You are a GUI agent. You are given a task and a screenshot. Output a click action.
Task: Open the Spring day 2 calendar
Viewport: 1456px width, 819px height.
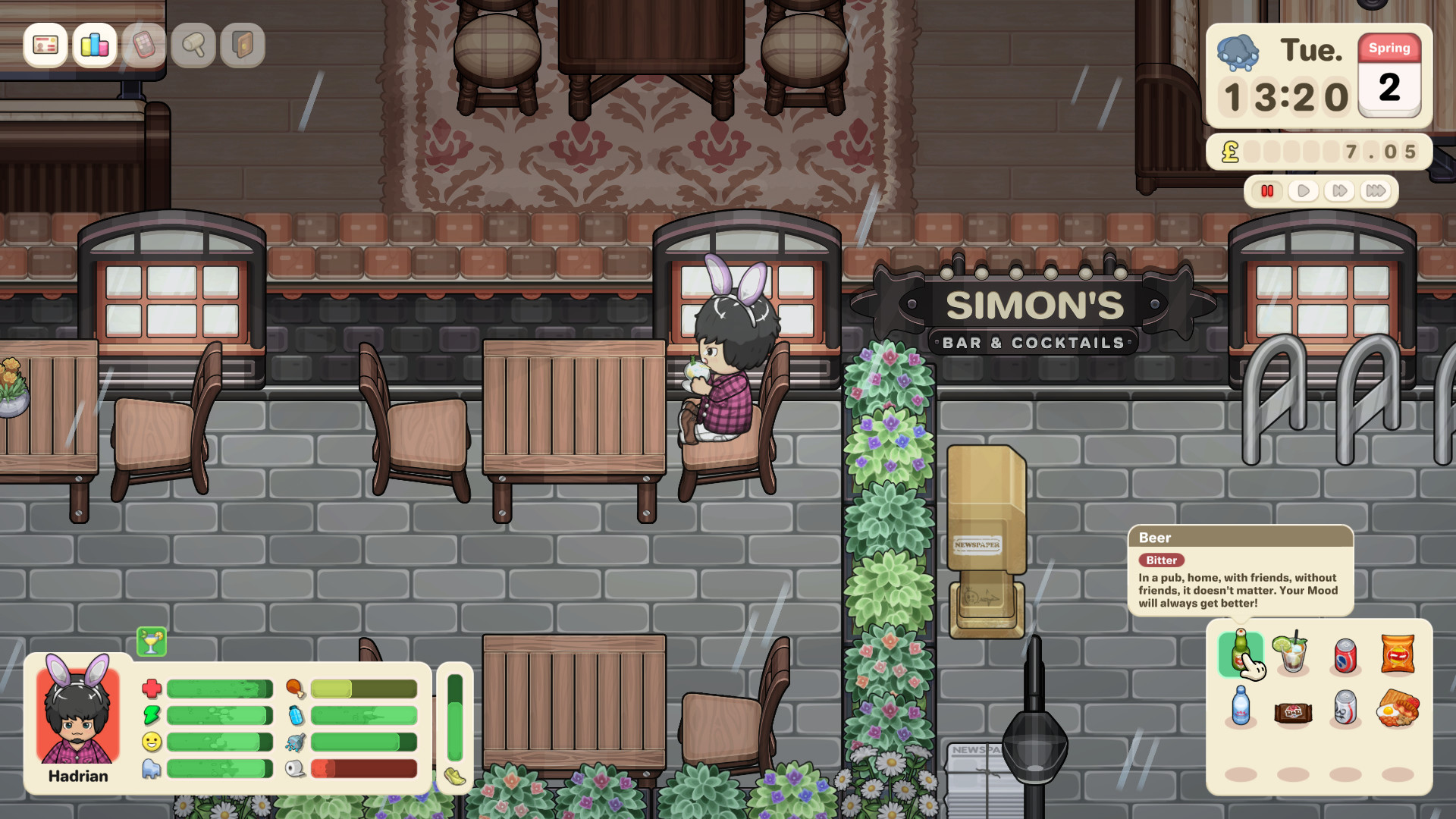point(1389,80)
